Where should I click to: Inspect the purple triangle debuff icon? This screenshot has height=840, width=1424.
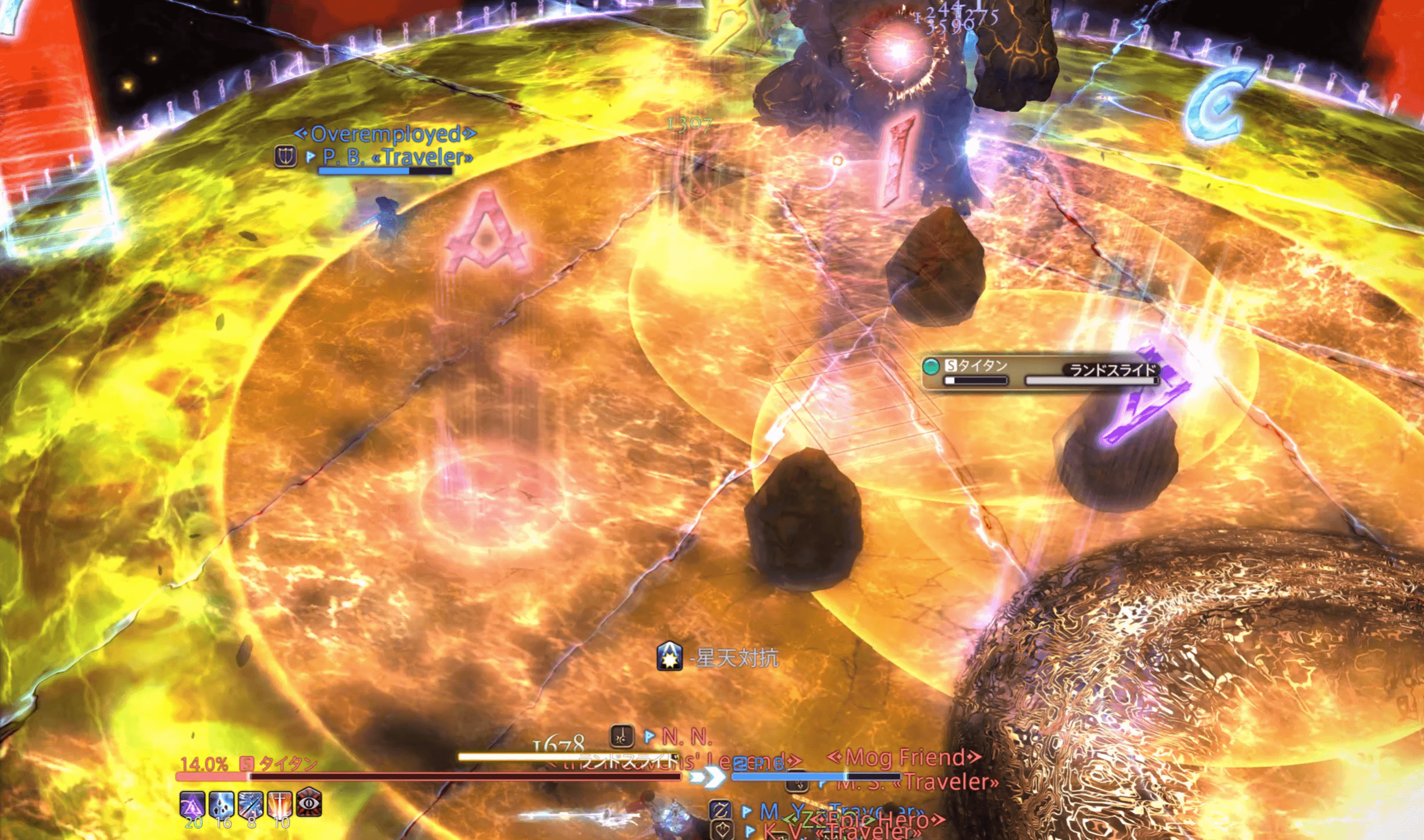tap(192, 803)
